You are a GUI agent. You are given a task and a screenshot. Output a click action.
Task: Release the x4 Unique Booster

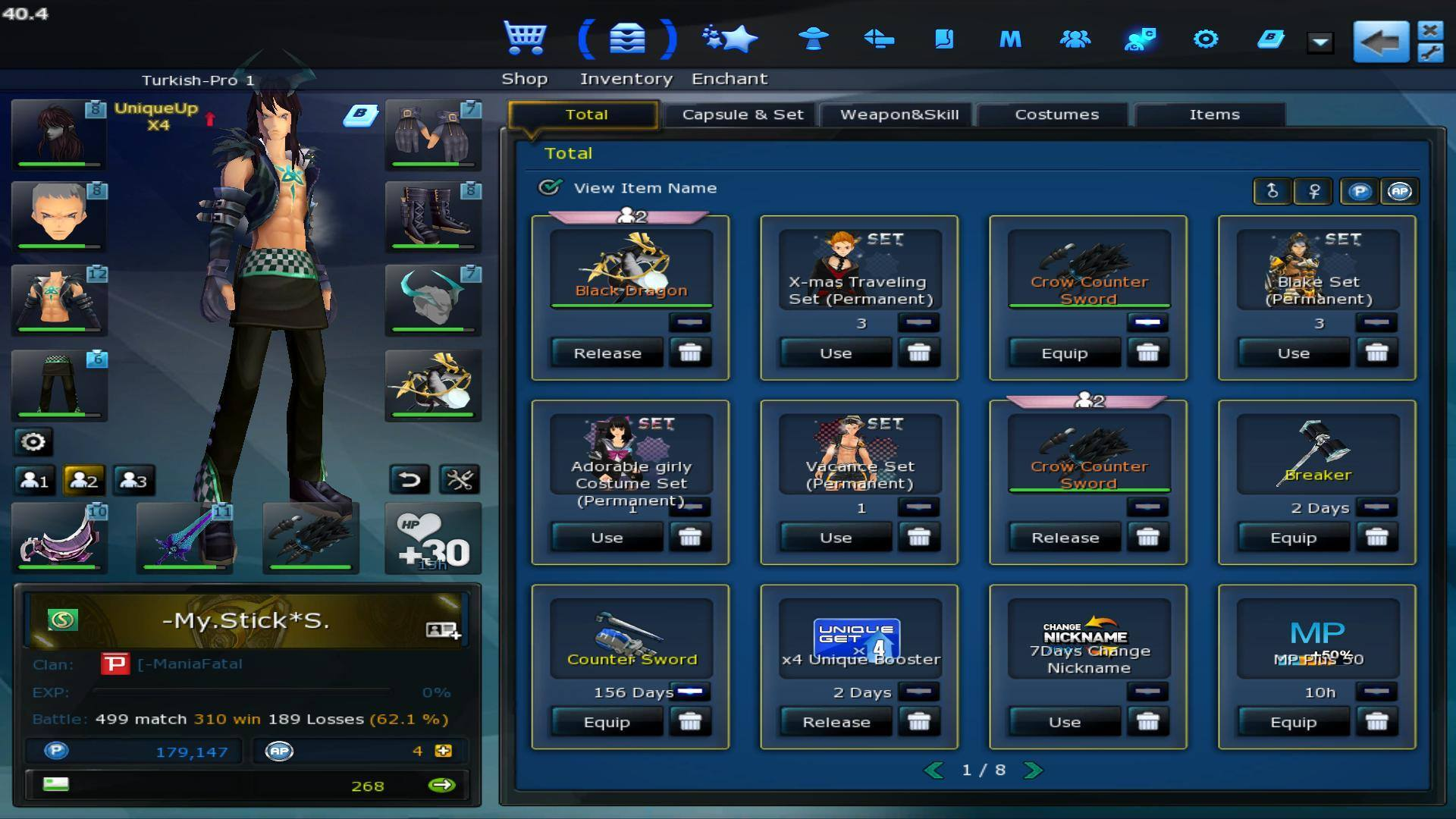pos(836,722)
